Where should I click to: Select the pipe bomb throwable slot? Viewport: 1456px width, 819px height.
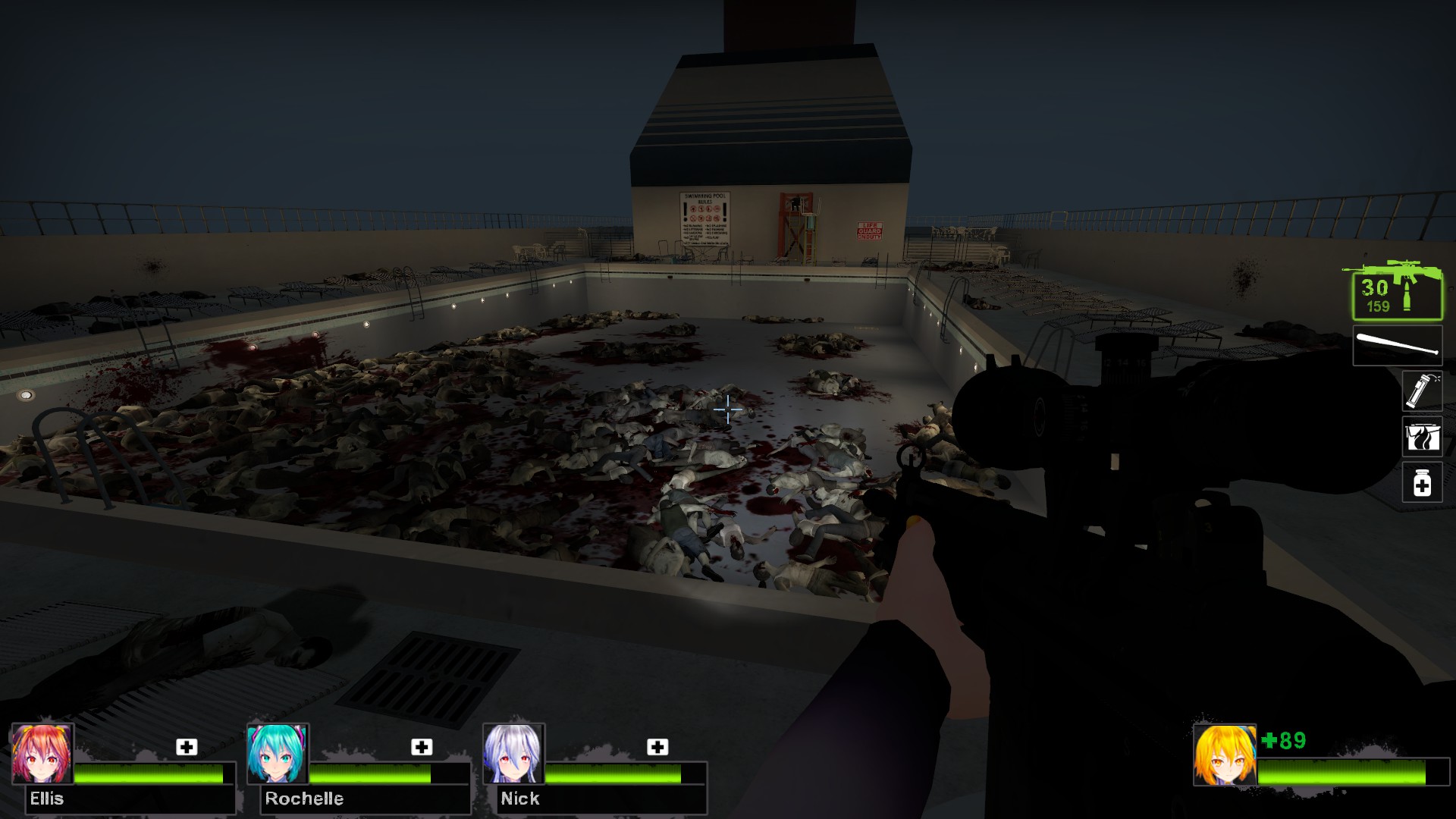1421,391
